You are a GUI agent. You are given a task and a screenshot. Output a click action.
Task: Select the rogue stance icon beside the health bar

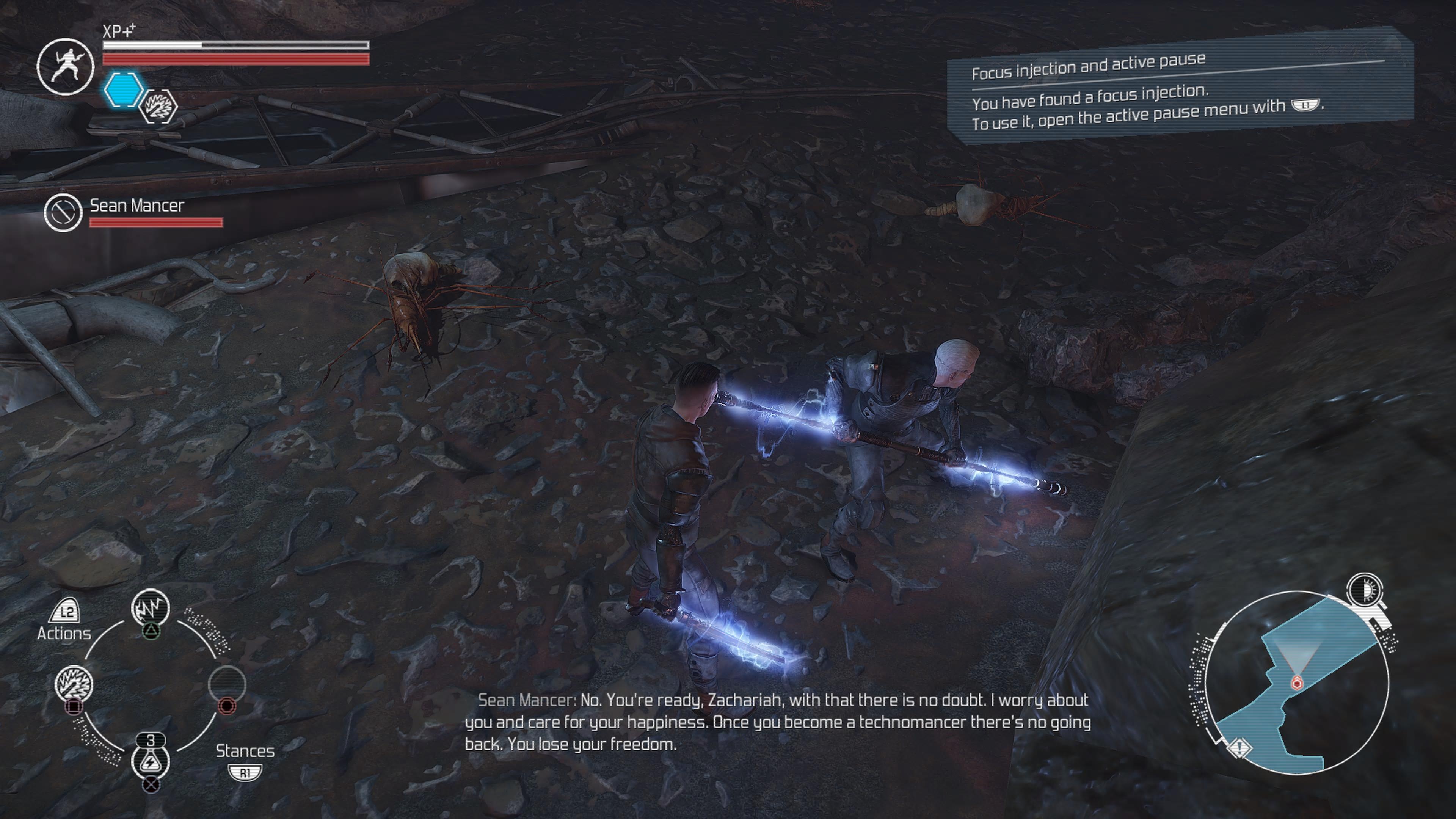click(65, 66)
